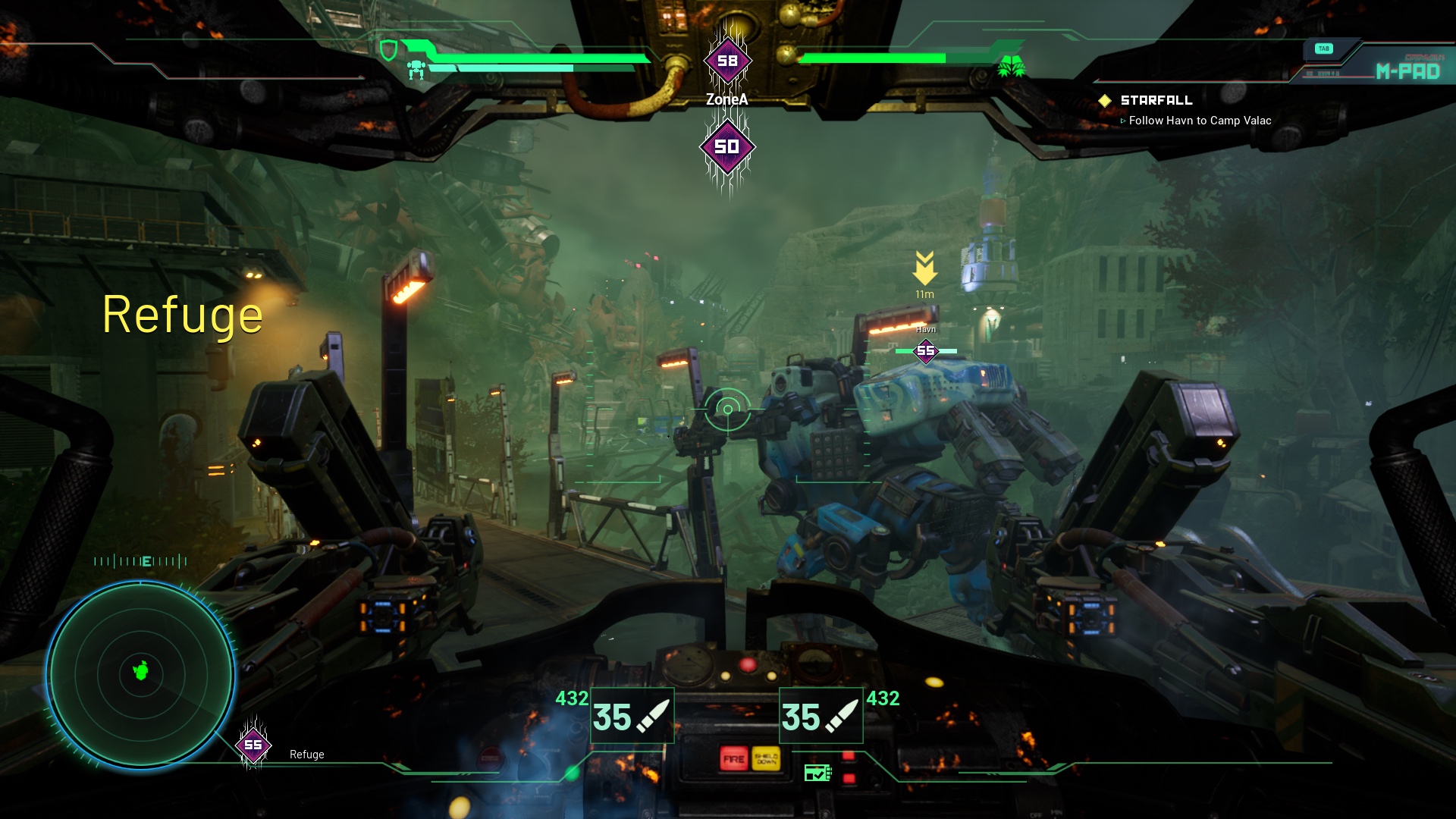Open the M-PAD menu
Viewport: 1456px width, 819px height.
point(1407,71)
